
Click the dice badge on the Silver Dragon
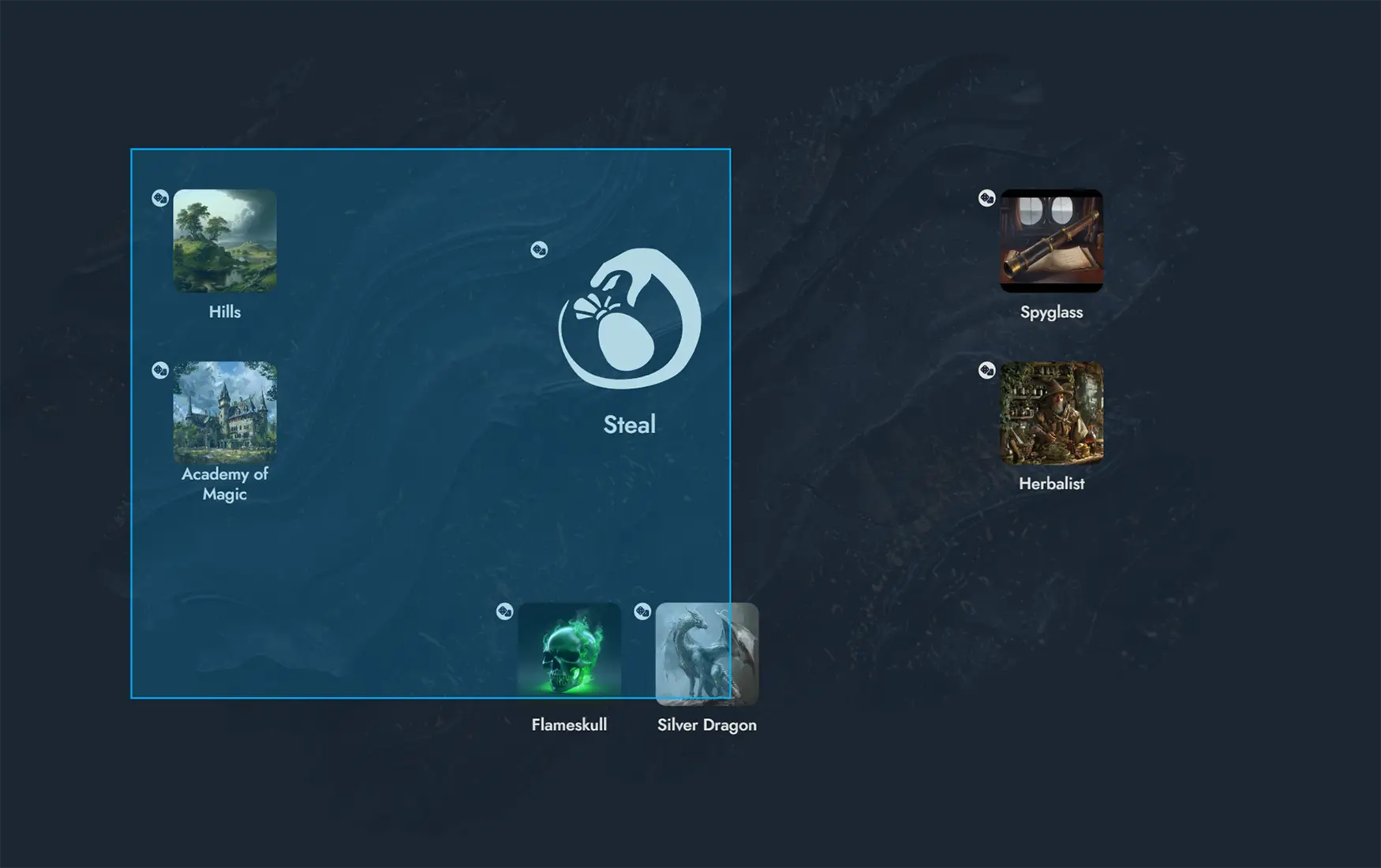(x=642, y=610)
